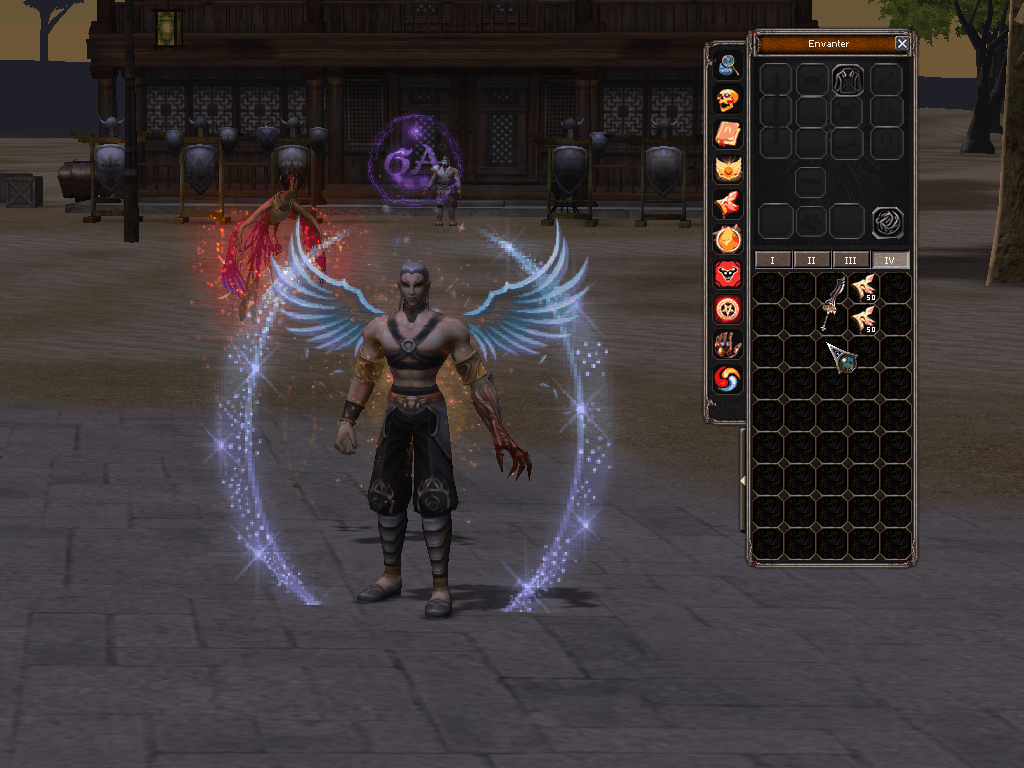Switch to inventory page I
This screenshot has width=1024, height=768.
[772, 260]
